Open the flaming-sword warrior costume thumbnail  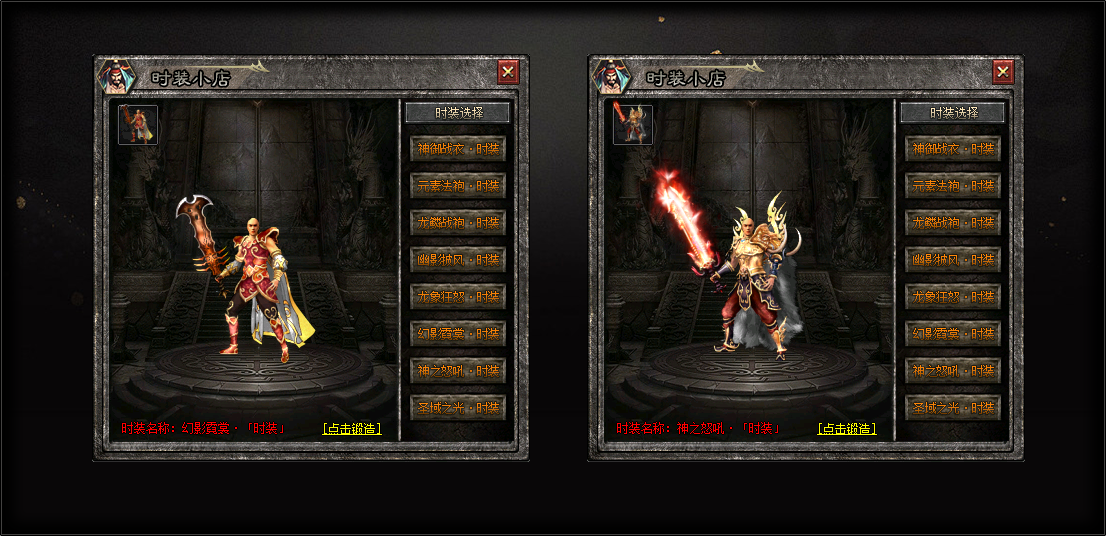pyautogui.click(x=633, y=125)
